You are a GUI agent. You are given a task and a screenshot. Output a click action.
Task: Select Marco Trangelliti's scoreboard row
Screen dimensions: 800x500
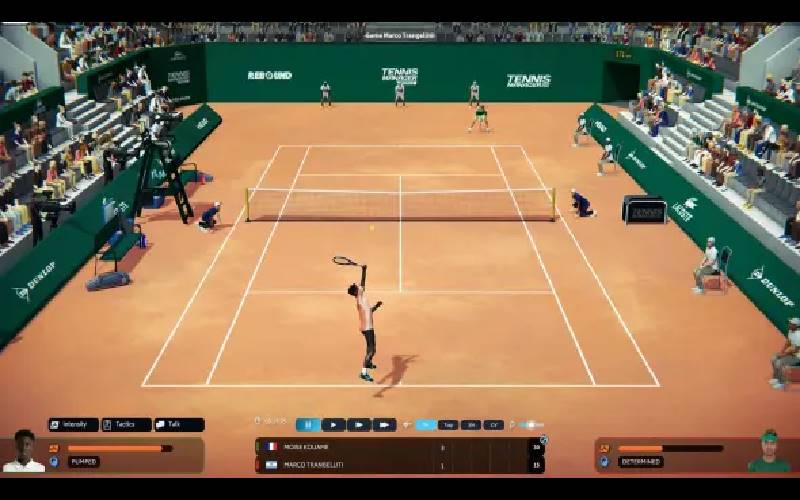tap(400, 464)
